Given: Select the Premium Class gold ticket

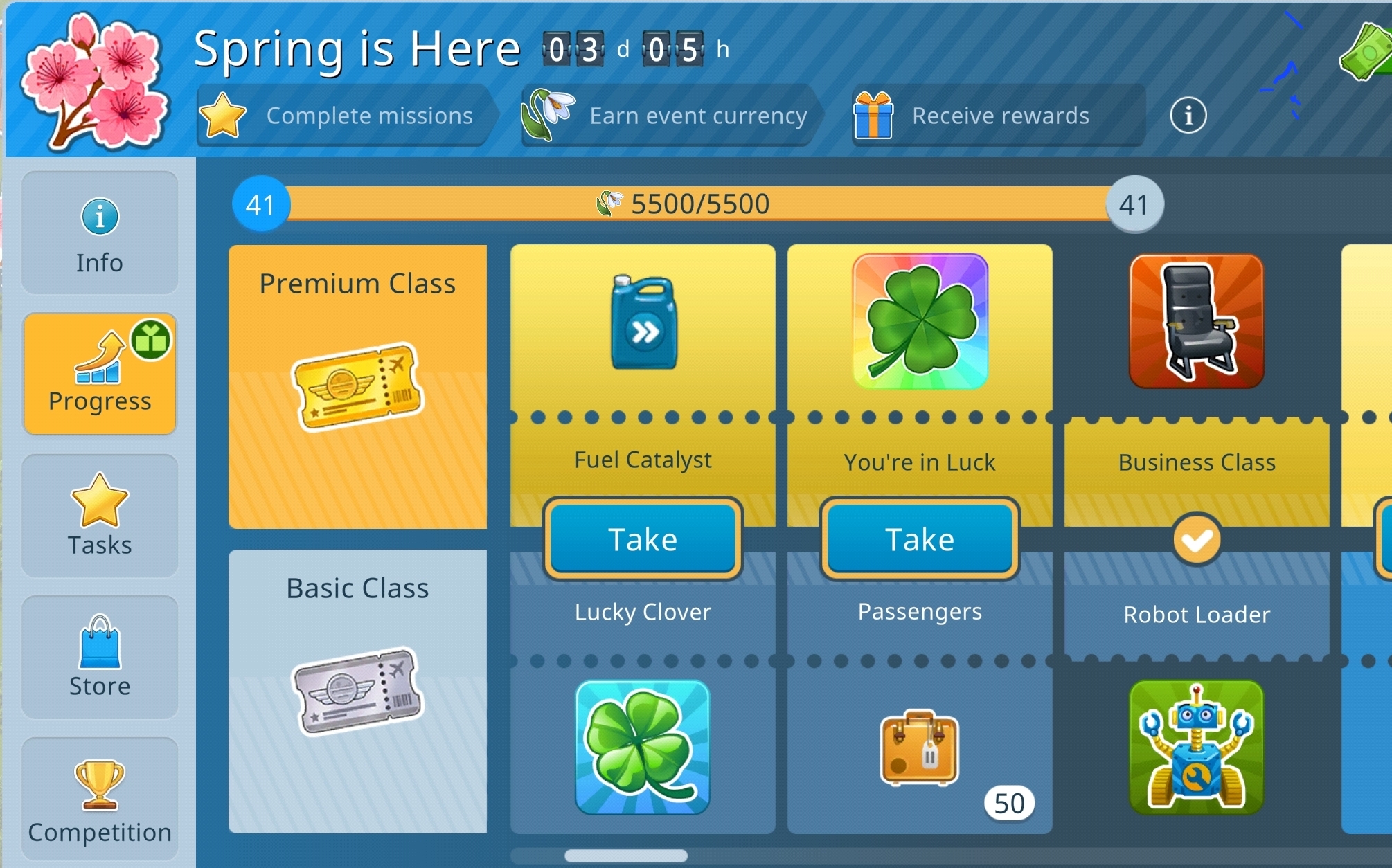Looking at the screenshot, I should [357, 386].
